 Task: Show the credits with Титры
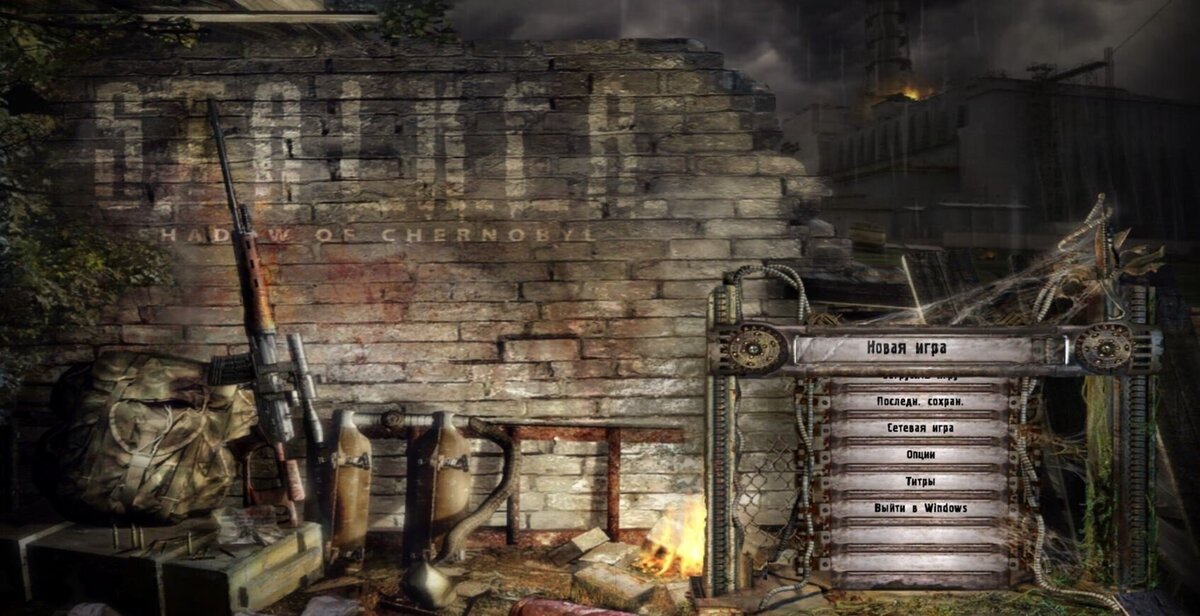pyautogui.click(x=920, y=481)
